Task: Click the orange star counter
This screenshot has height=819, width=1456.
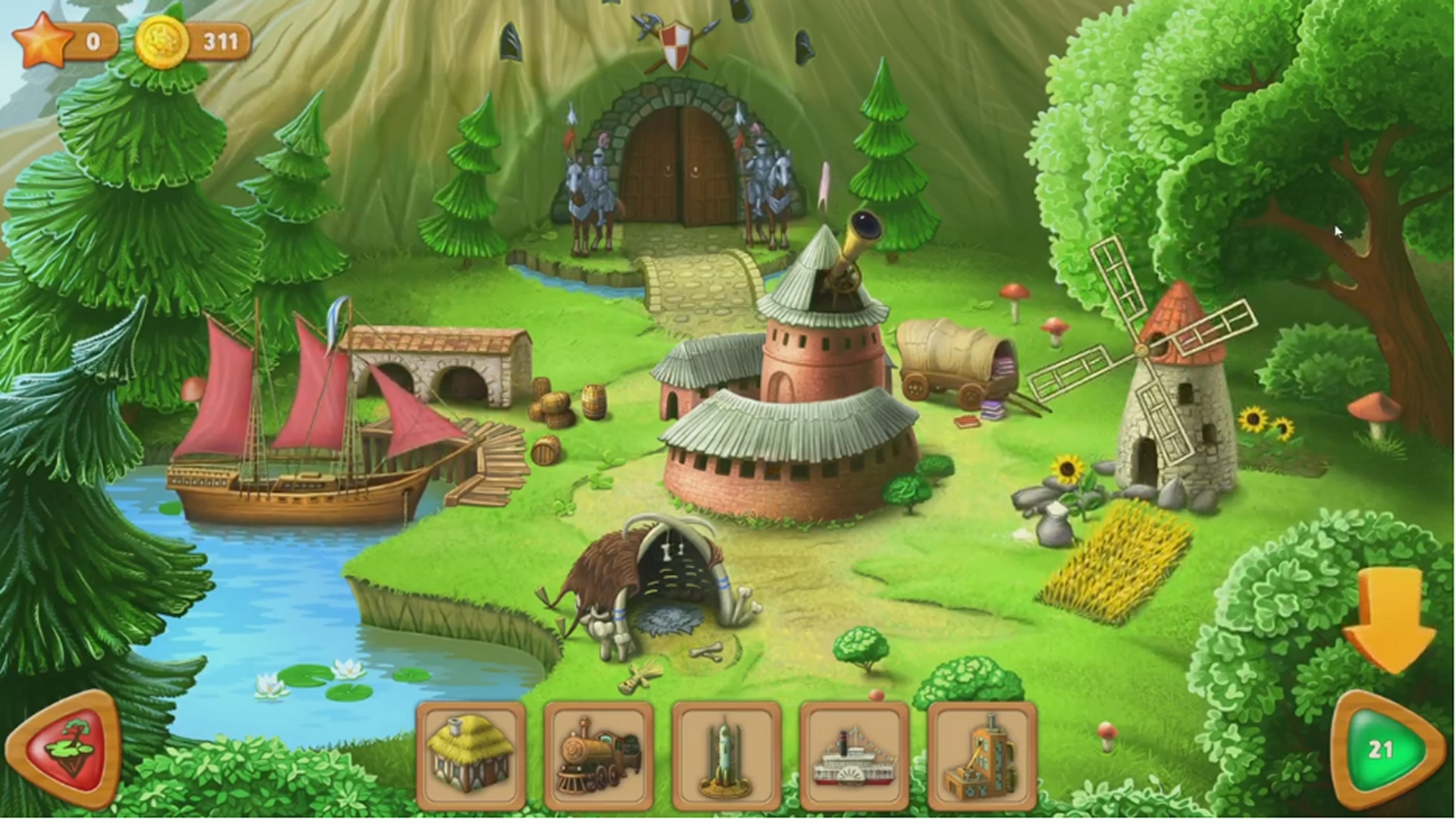Action: coord(45,42)
